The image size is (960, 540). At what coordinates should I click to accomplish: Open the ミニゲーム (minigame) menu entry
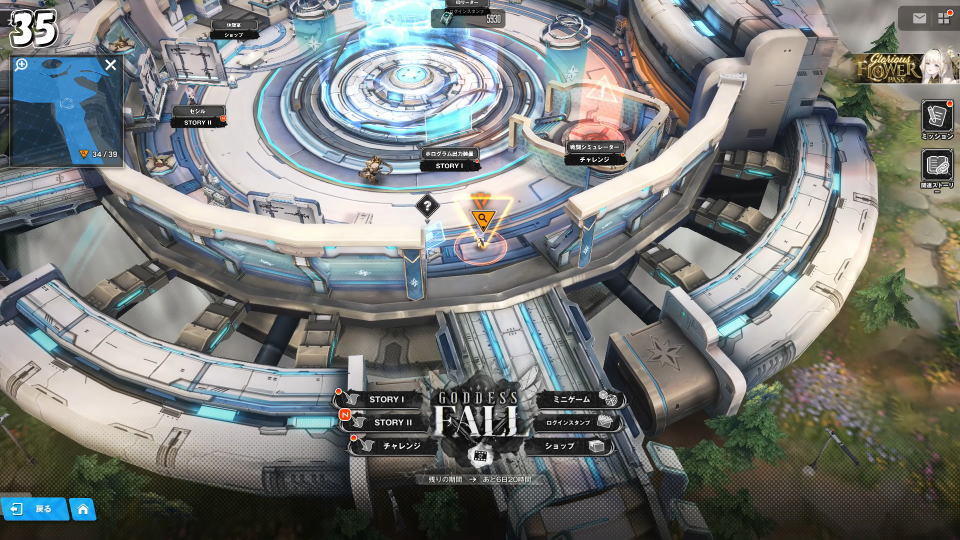568,400
